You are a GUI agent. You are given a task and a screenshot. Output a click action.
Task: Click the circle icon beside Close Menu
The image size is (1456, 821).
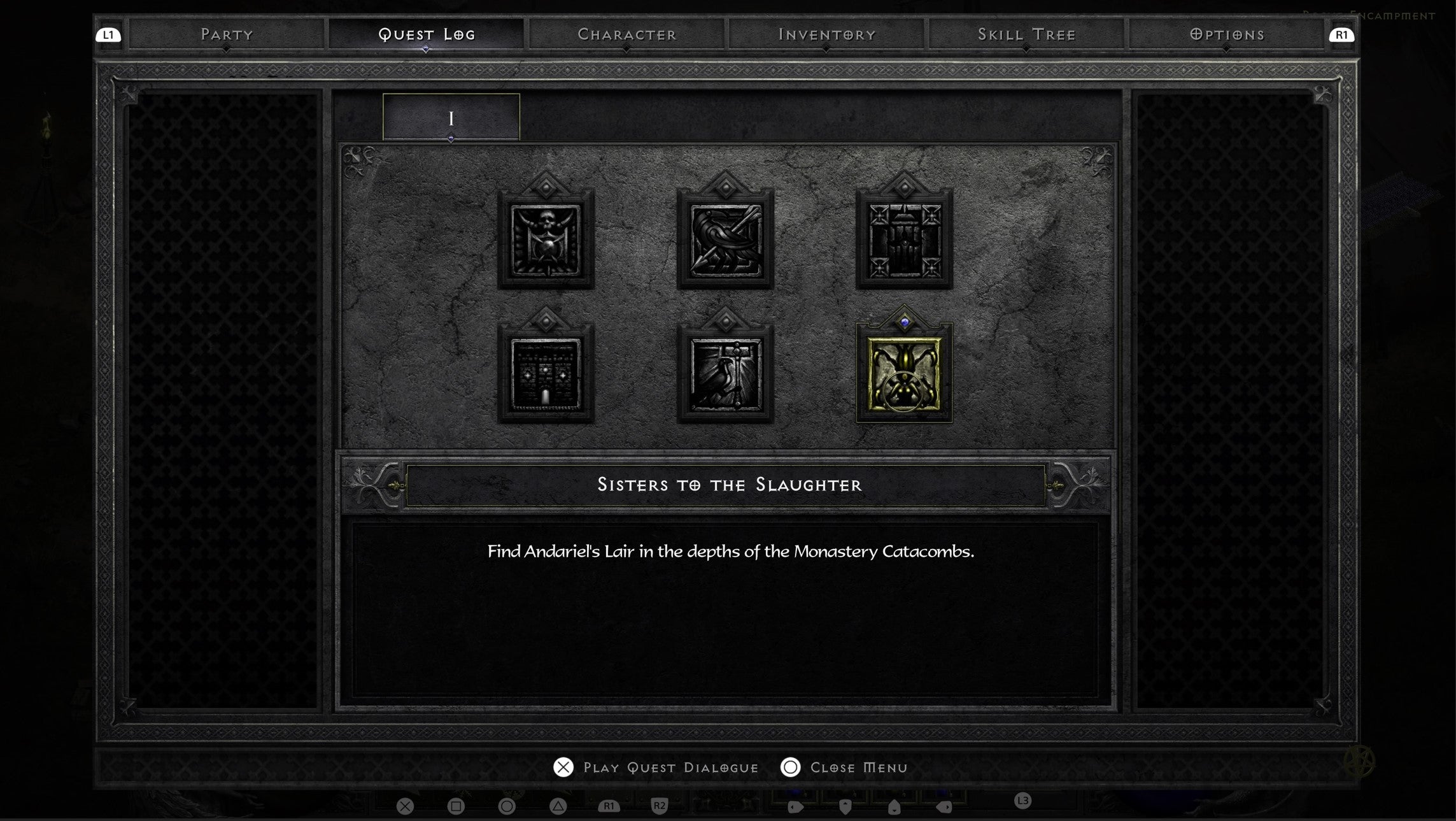pyautogui.click(x=791, y=767)
